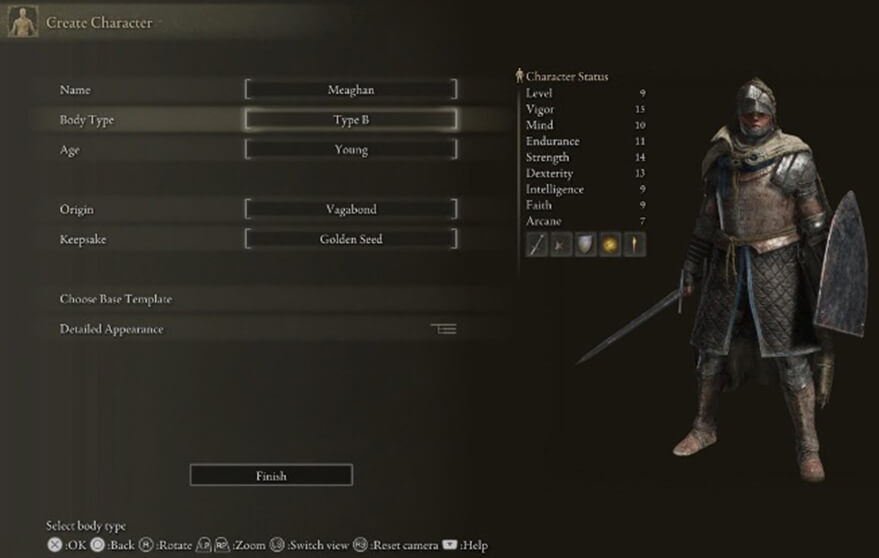879x558 pixels.
Task: Open the Detailed Appearance editor
Action: (111, 329)
